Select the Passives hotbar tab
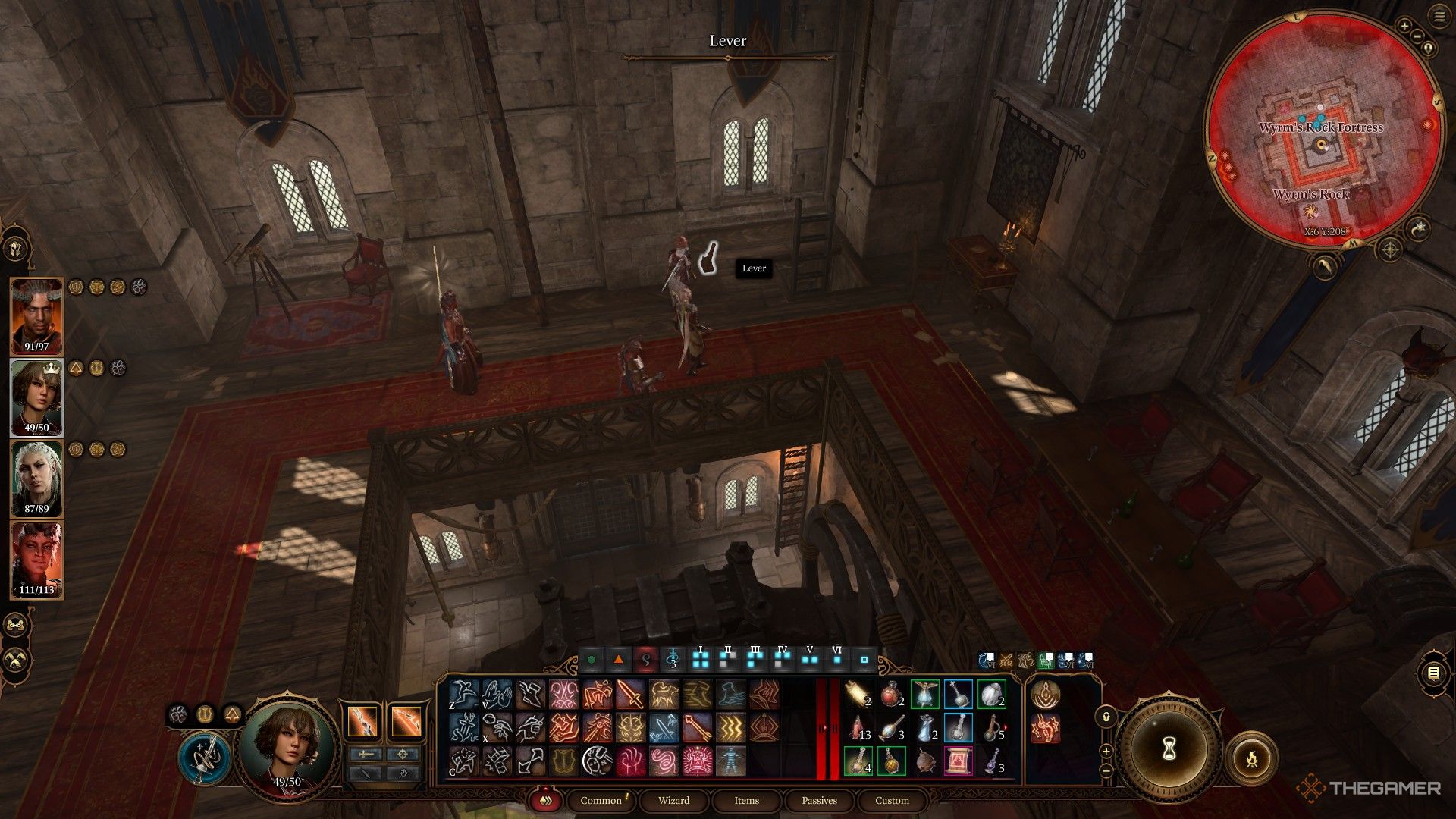The width and height of the screenshot is (1456, 819). (x=819, y=800)
